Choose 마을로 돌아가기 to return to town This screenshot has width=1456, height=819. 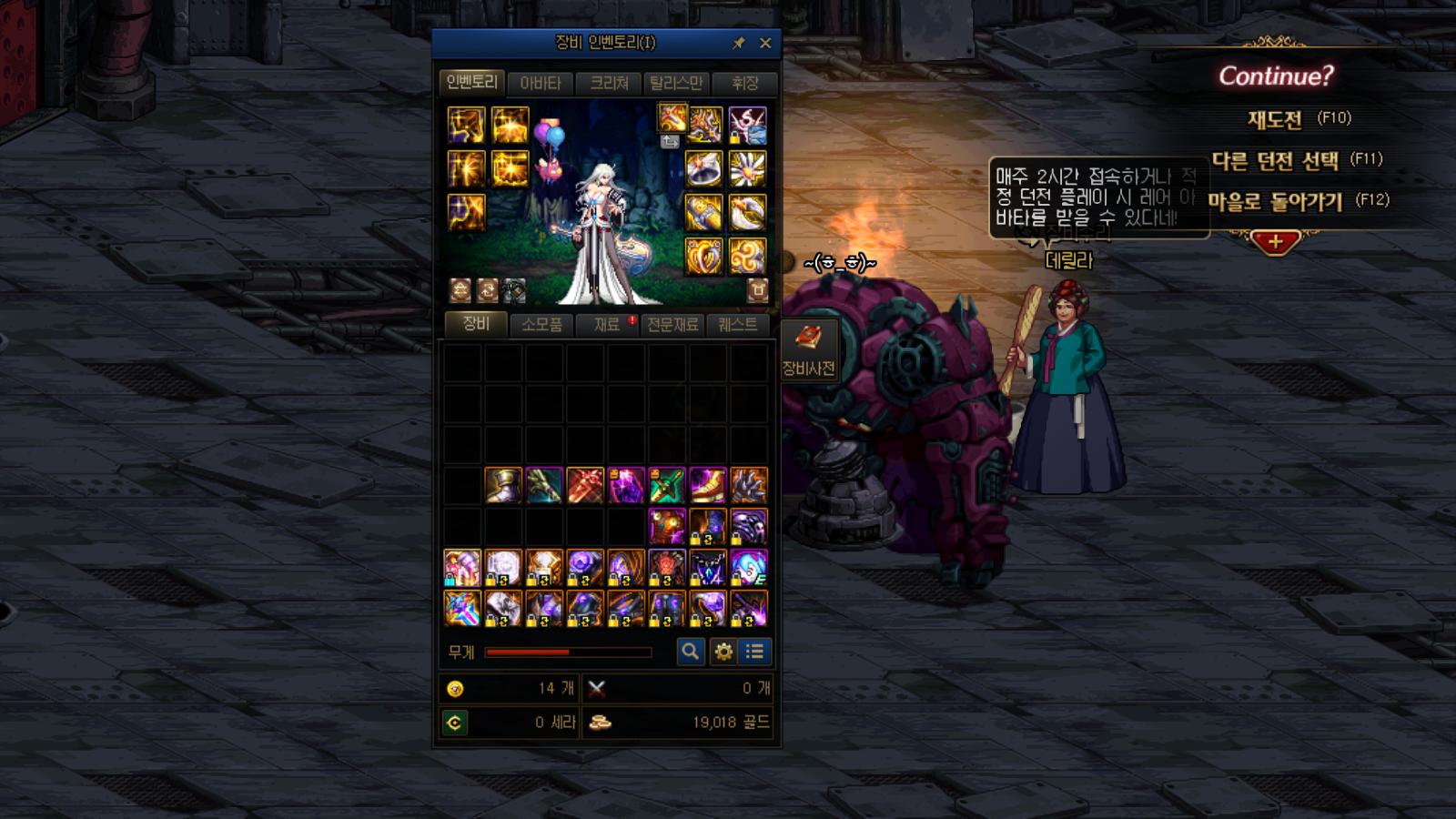pyautogui.click(x=1276, y=202)
